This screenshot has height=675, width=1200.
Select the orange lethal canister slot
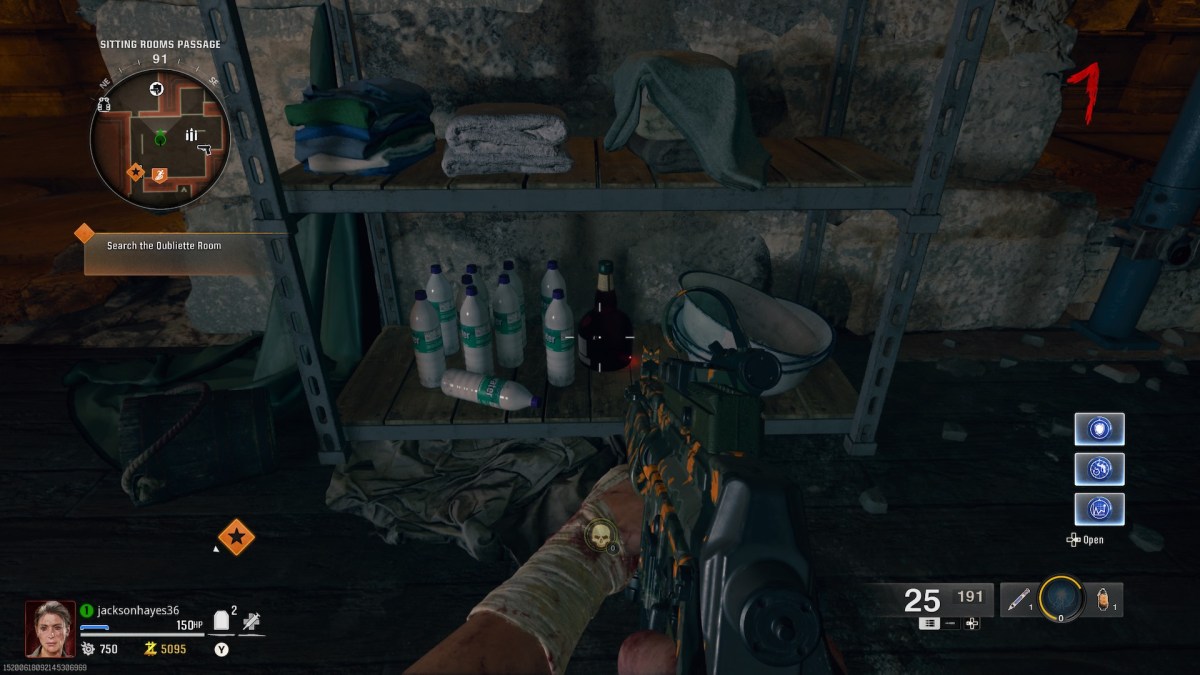pyautogui.click(x=1104, y=600)
